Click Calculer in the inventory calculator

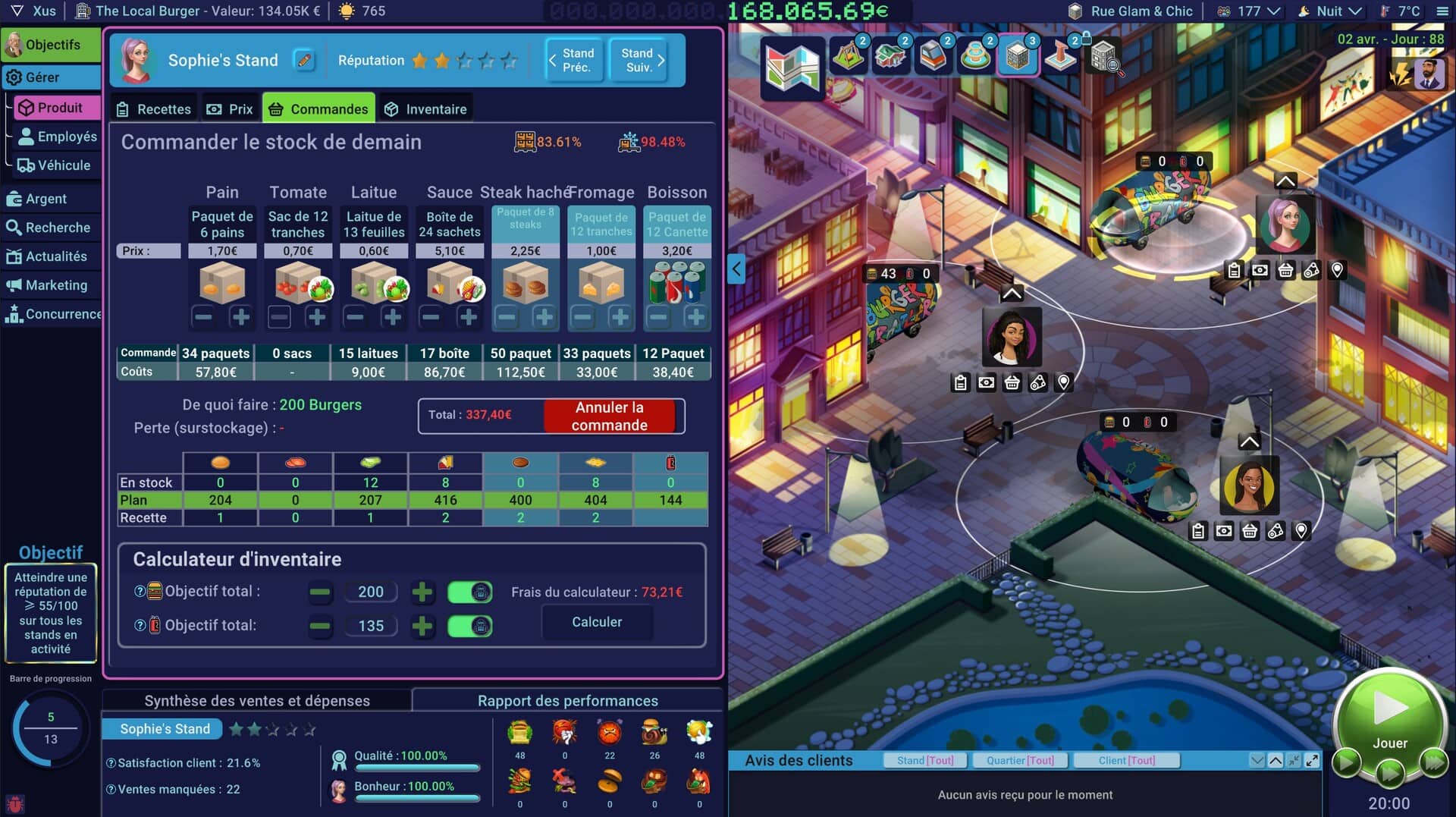click(597, 622)
